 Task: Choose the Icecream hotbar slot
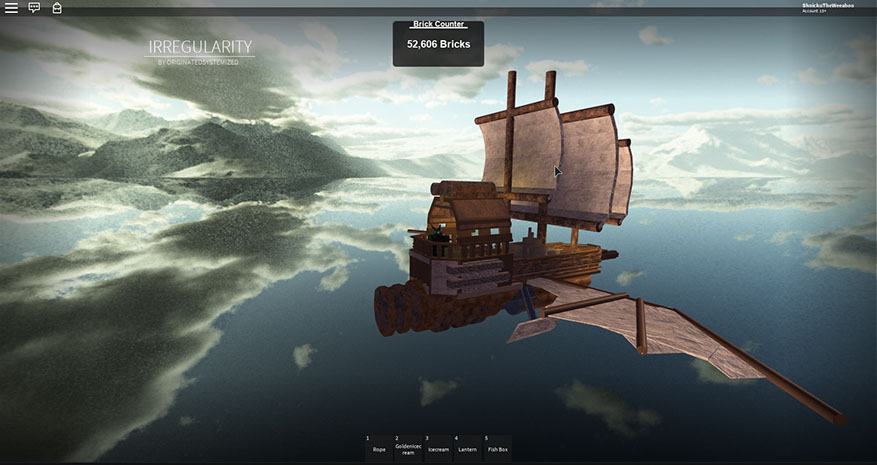coord(438,447)
